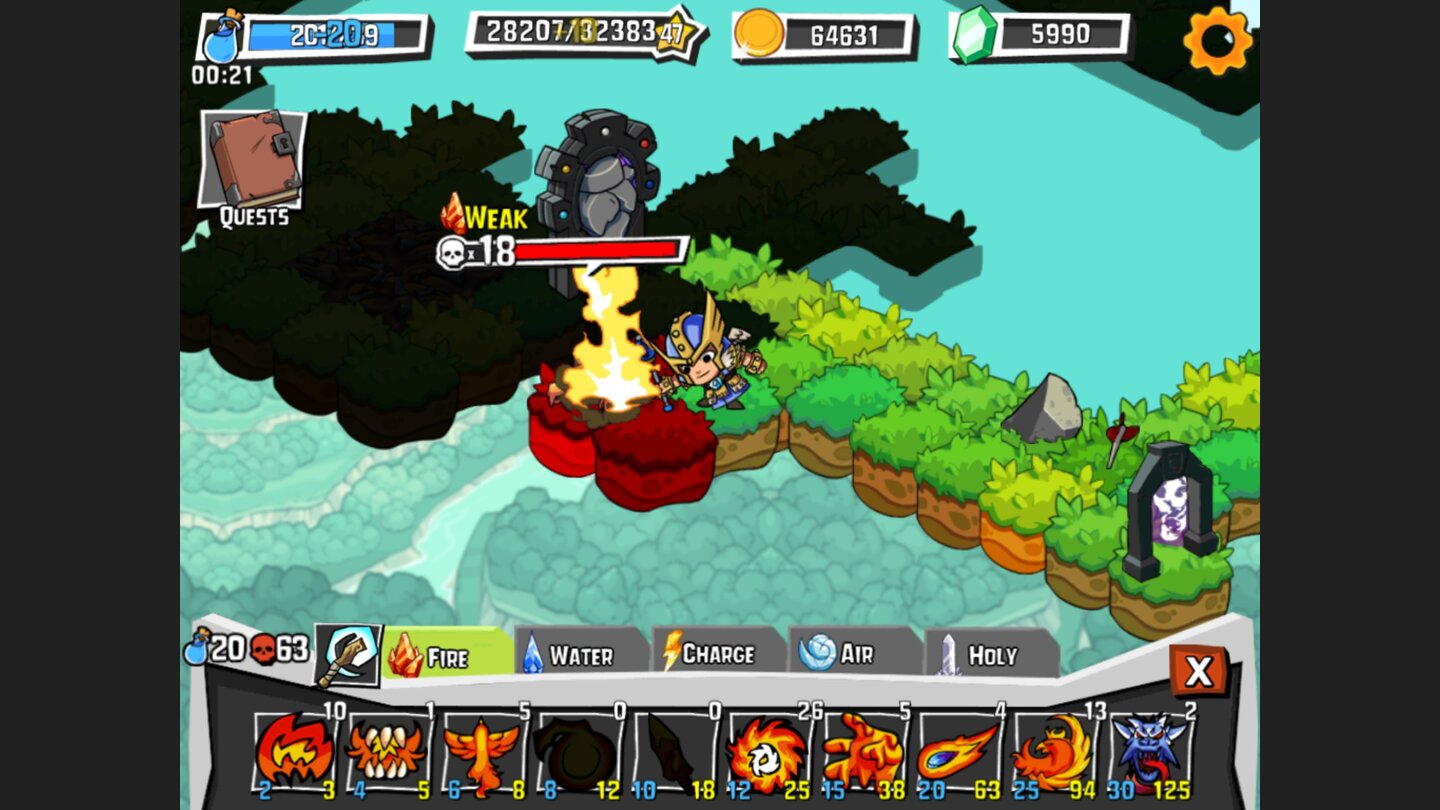Select the wooden staff weapon icon

point(349,655)
